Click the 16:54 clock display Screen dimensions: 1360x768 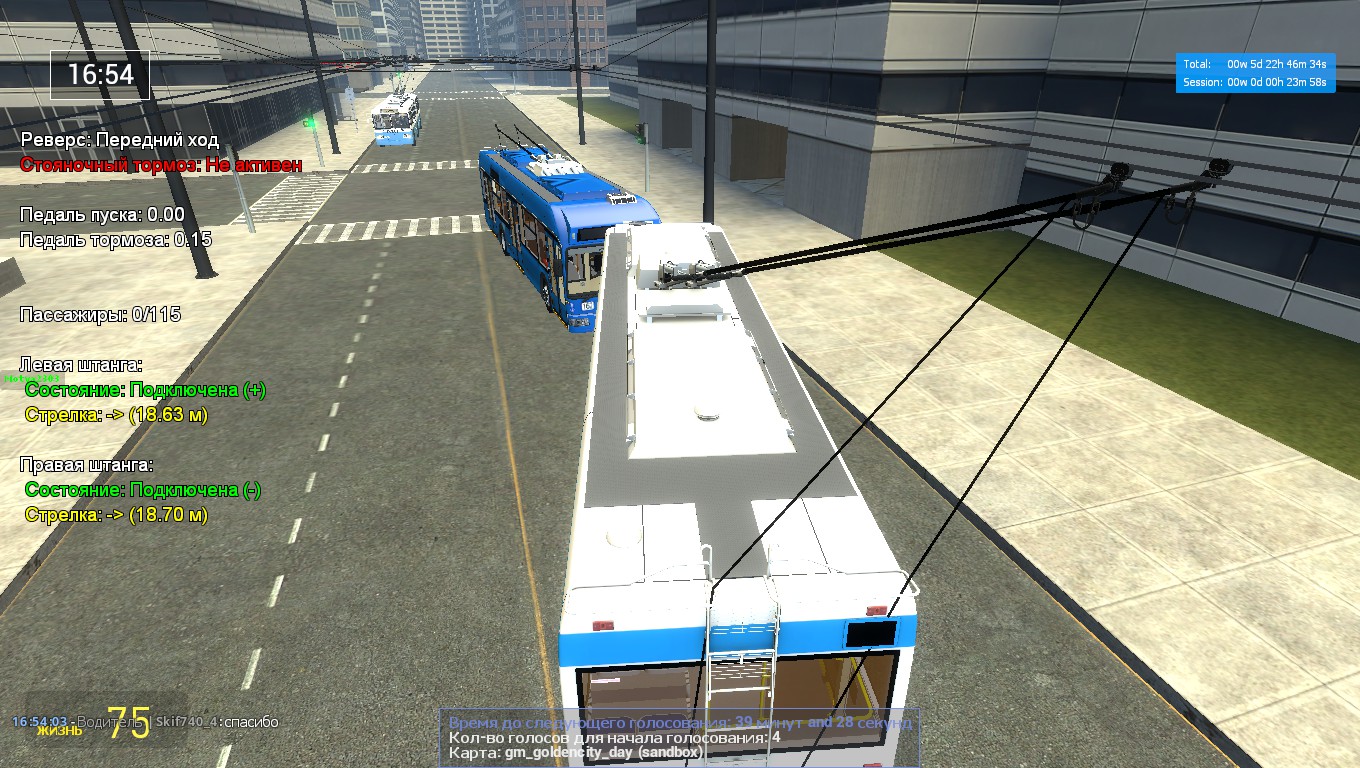[x=99, y=75]
